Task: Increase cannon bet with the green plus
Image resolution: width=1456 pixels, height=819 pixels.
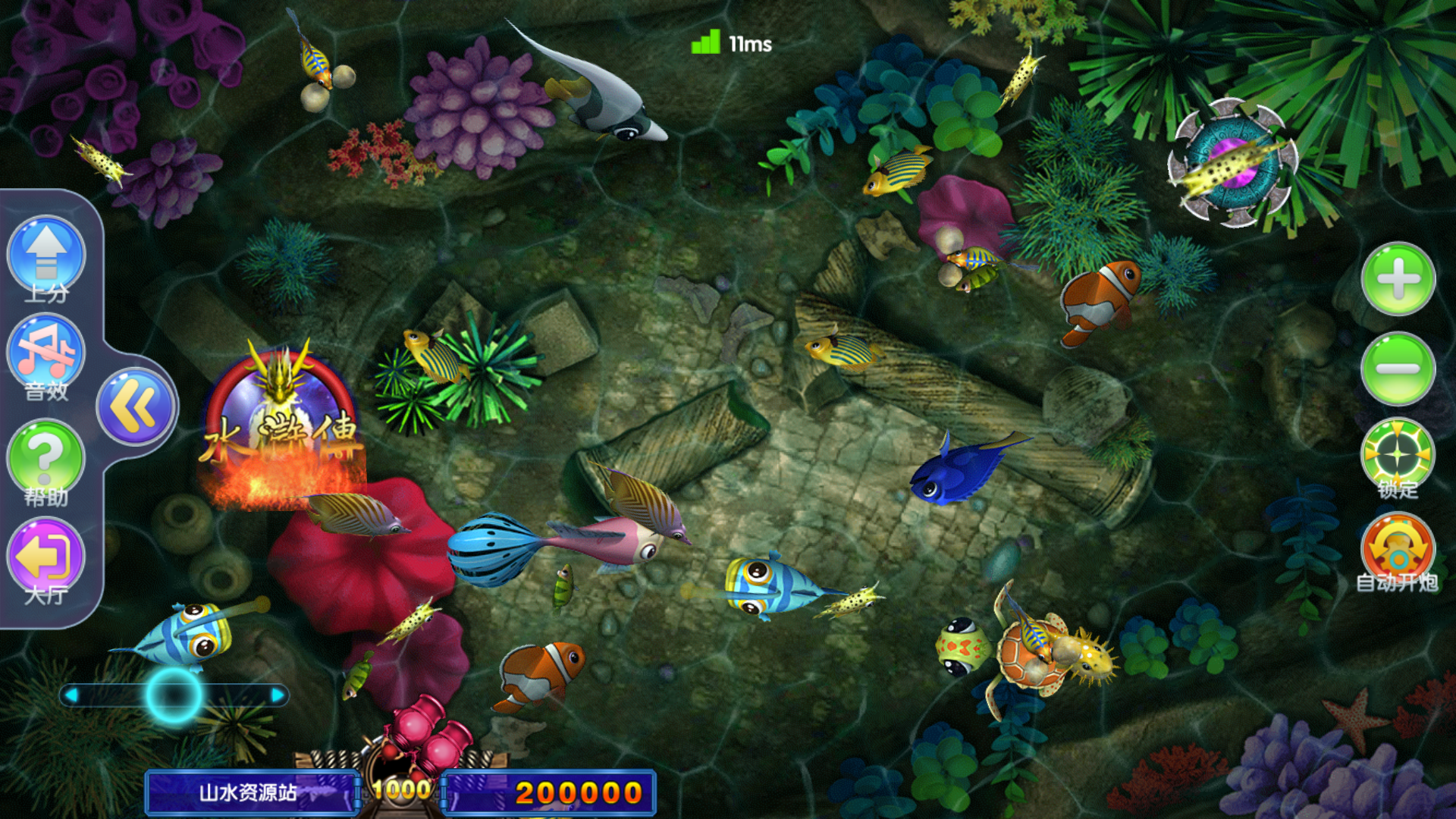Action: 1398,279
